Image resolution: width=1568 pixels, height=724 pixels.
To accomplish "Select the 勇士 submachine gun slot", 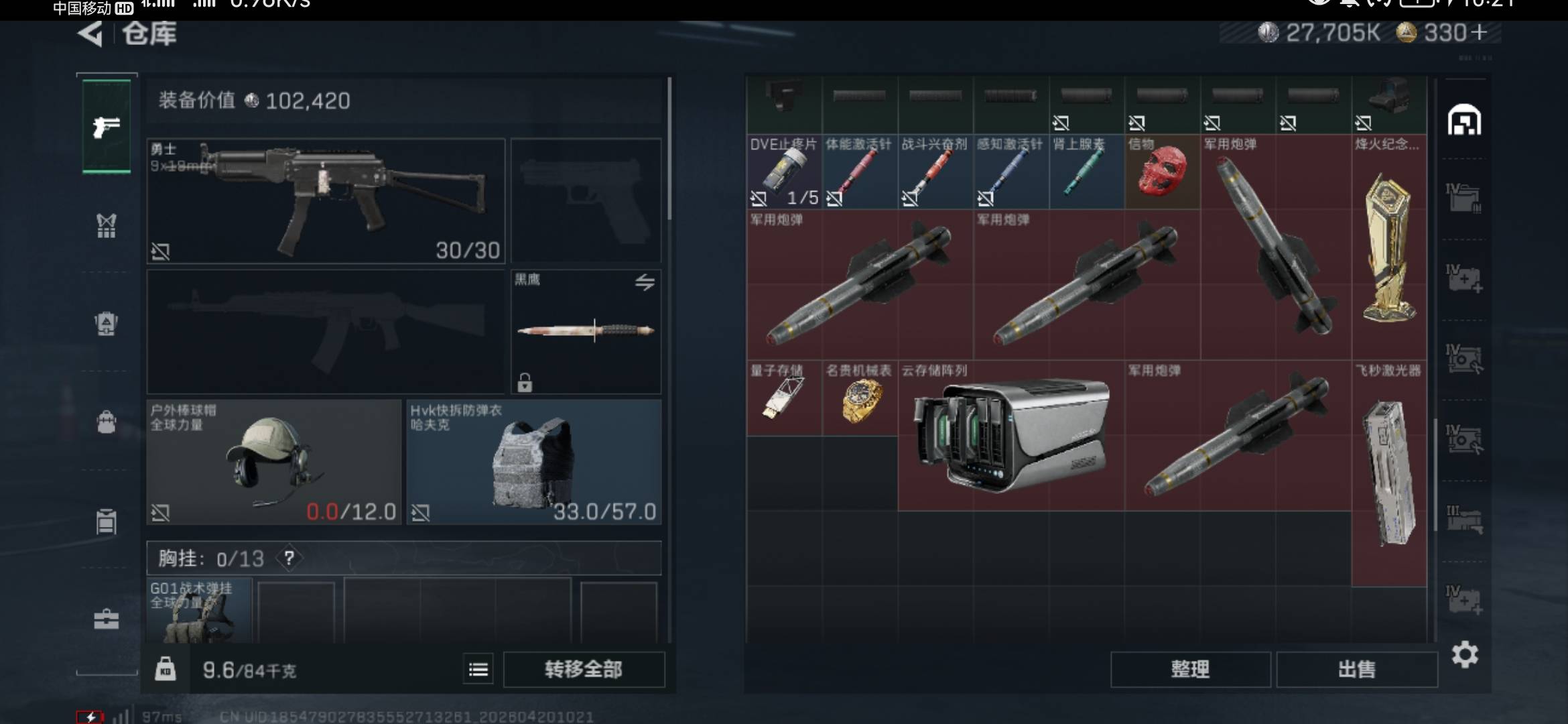I will pos(326,200).
